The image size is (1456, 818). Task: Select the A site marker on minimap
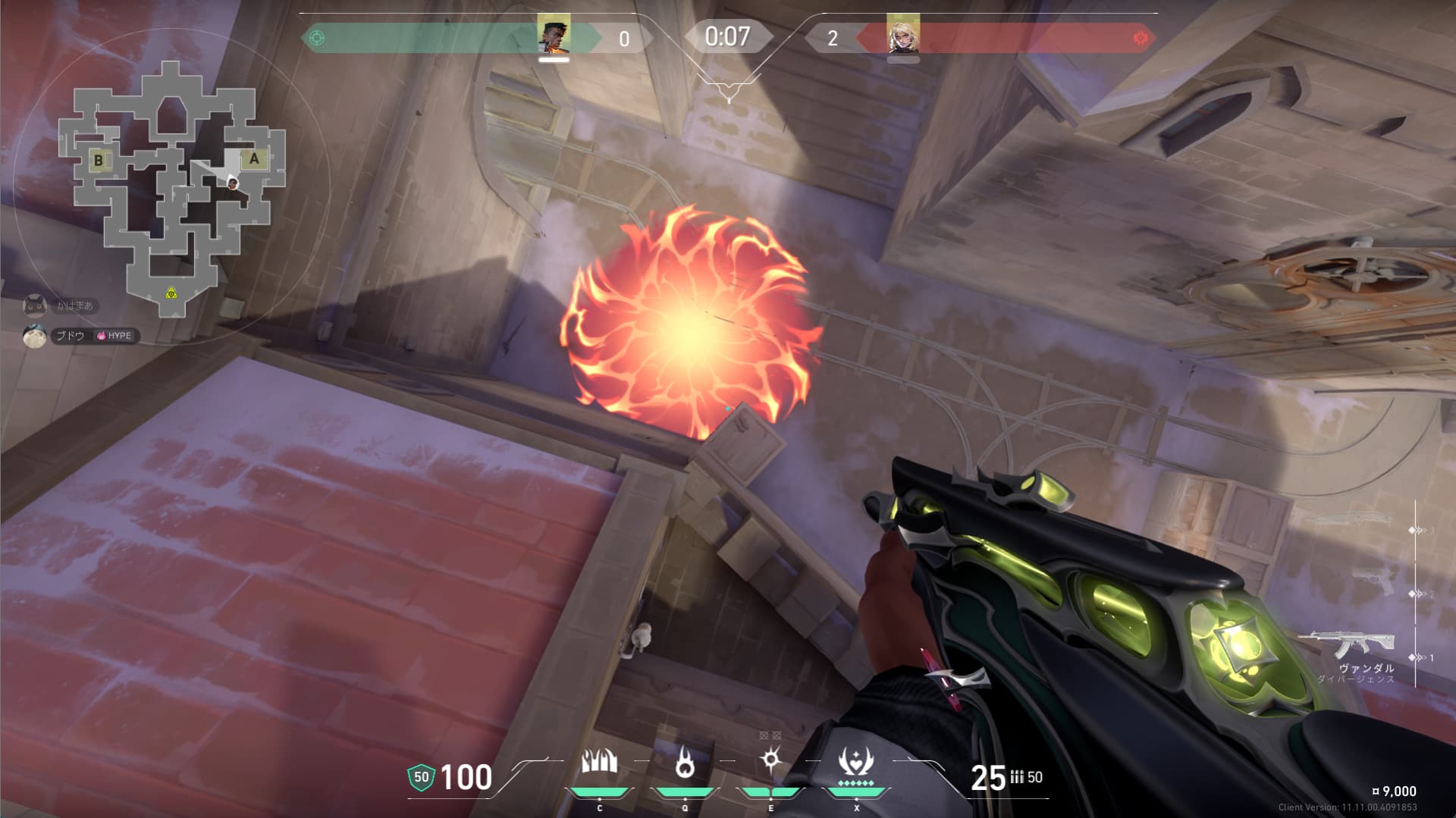(254, 158)
